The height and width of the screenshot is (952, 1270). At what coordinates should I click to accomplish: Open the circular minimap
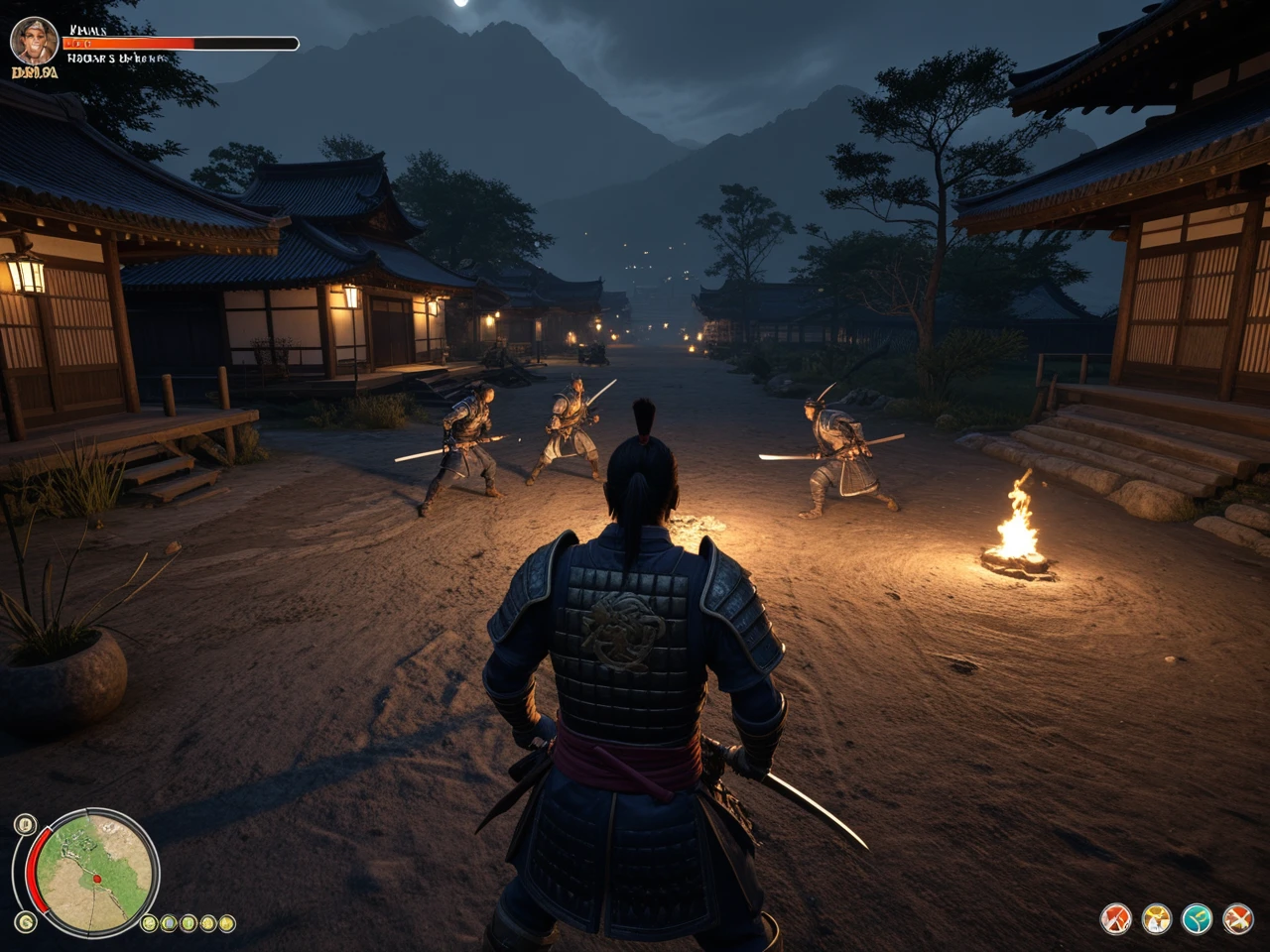tap(95, 873)
